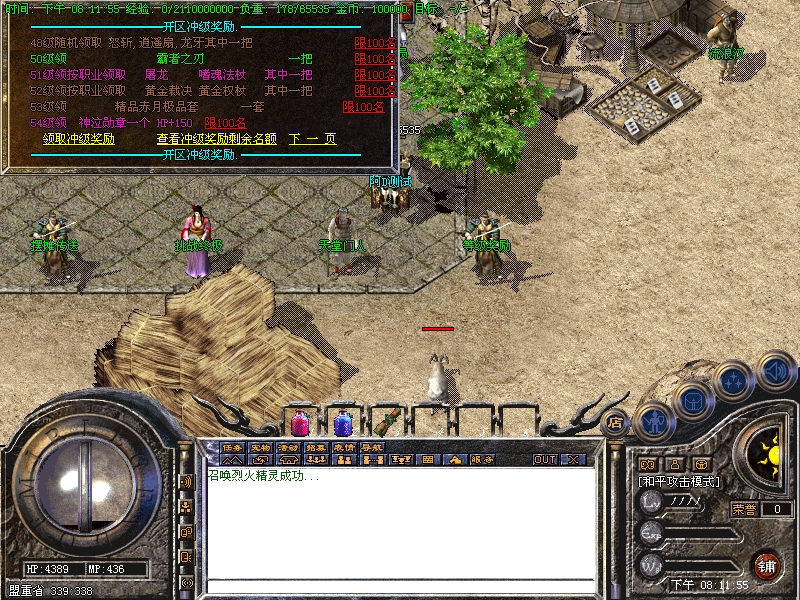Open the 导航 navigation button

point(372,447)
